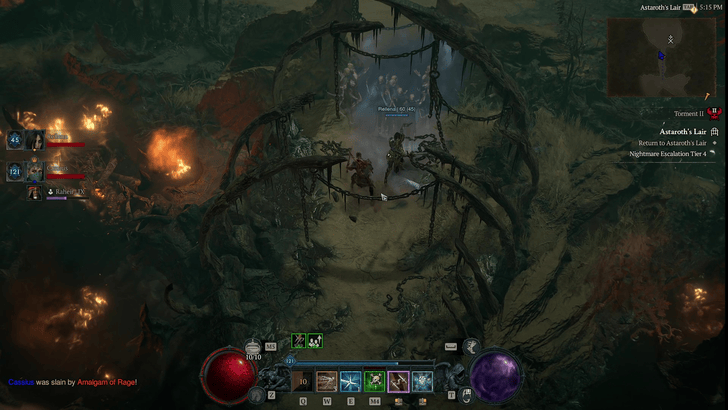Use the healing potion icon showing 10/10
The width and height of the screenshot is (728, 410).
(254, 347)
